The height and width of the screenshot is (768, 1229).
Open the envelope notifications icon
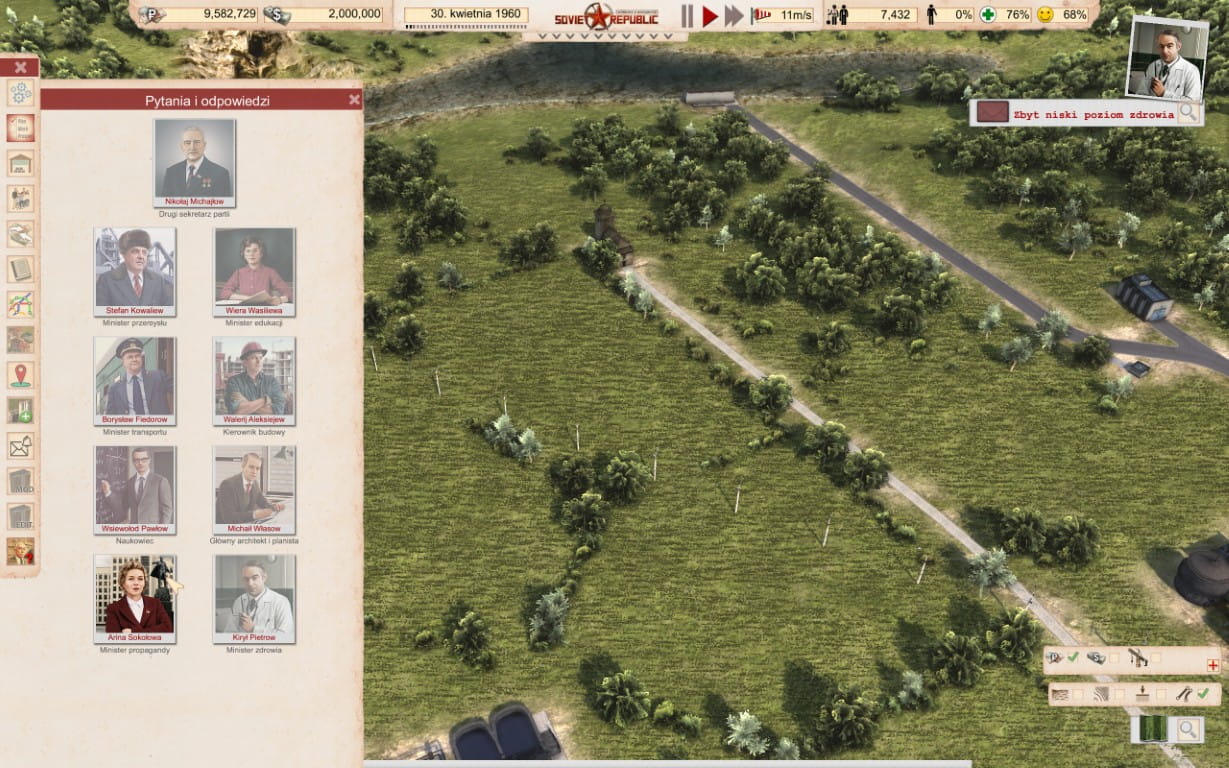click(x=20, y=445)
